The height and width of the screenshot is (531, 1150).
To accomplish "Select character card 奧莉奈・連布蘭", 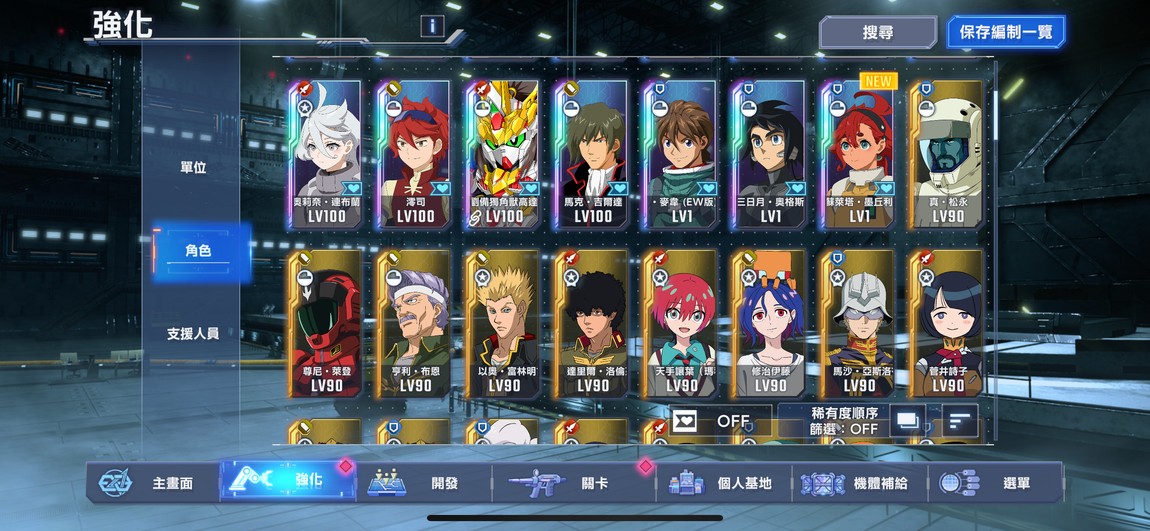I will pyautogui.click(x=325, y=155).
